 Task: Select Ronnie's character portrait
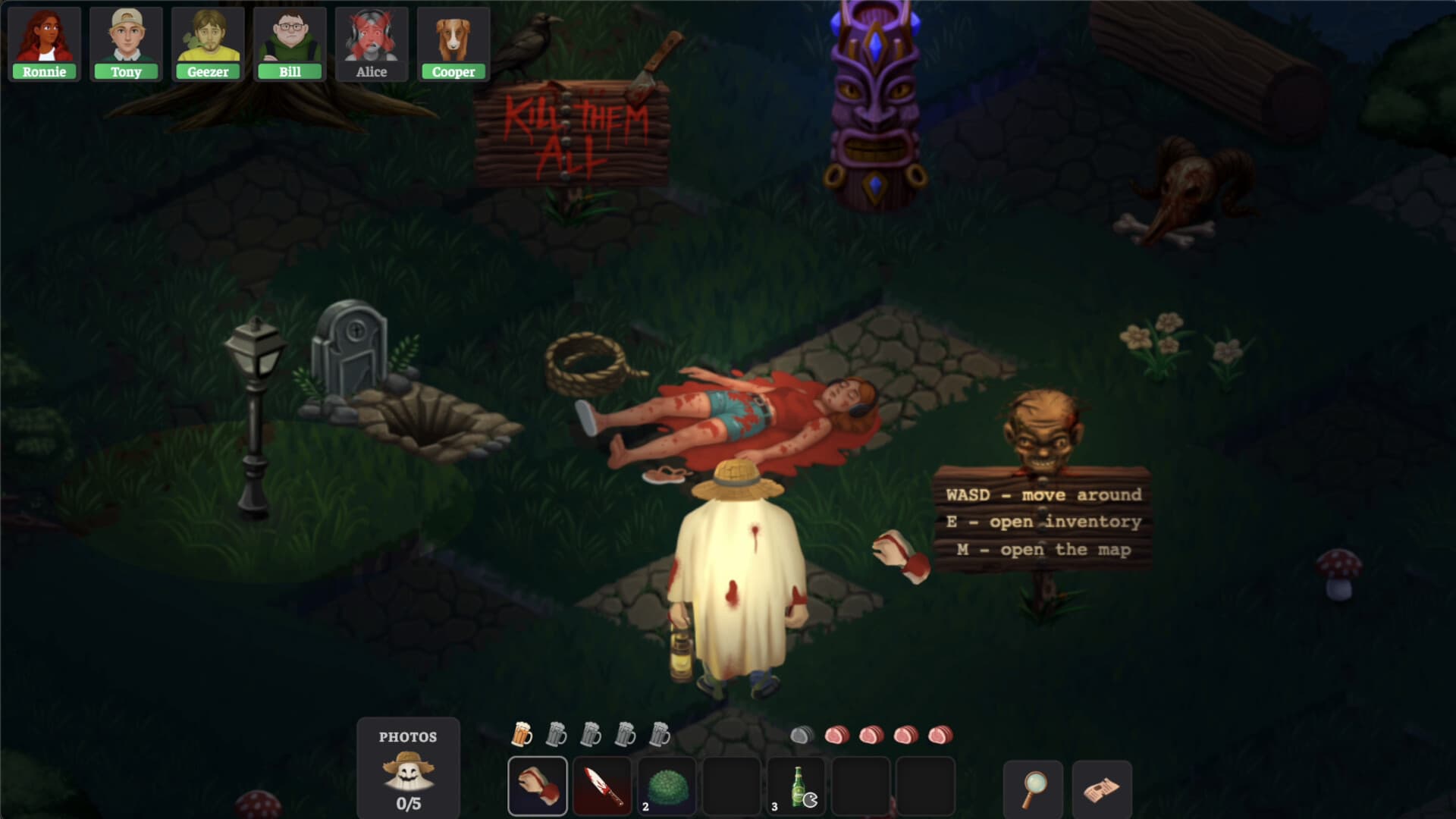pyautogui.click(x=44, y=38)
